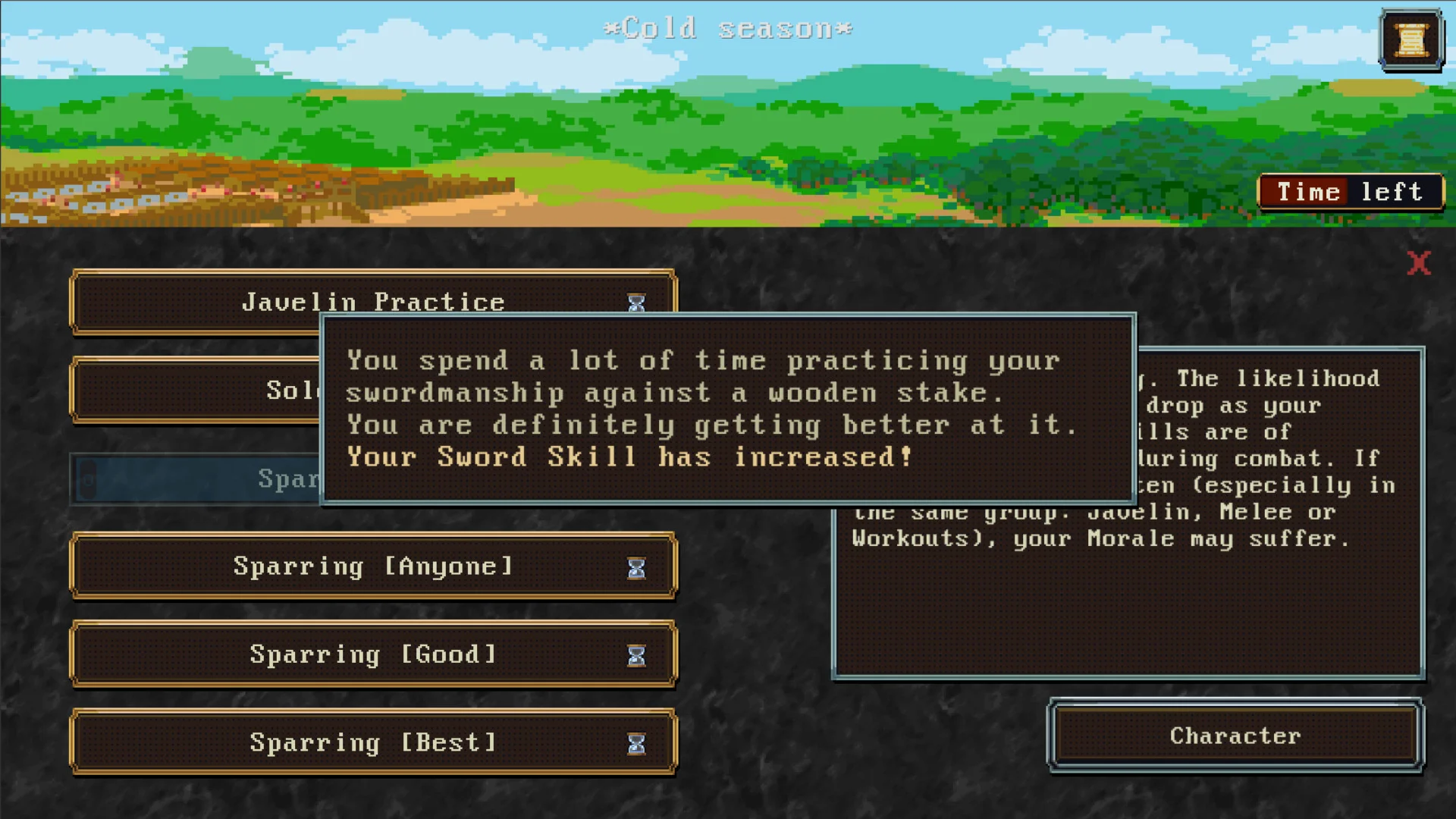
Task: Open the Character sheet
Action: 1235,736
